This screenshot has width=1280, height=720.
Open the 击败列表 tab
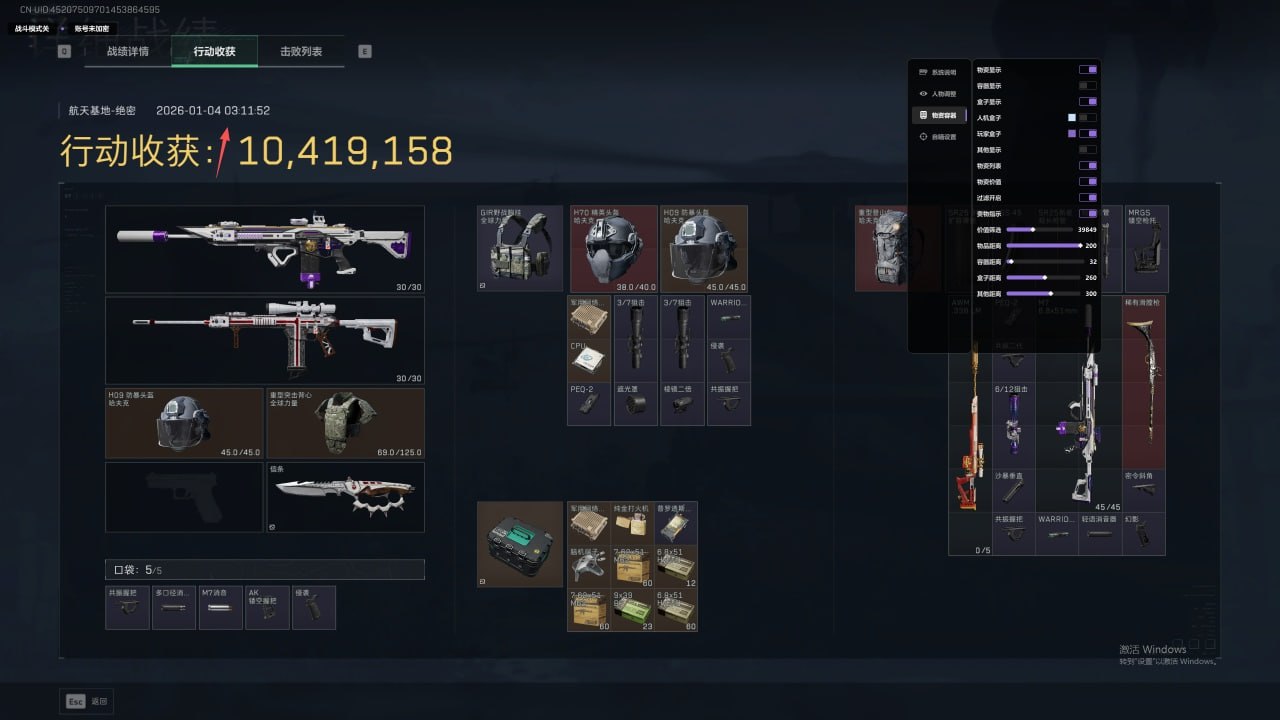[300, 51]
